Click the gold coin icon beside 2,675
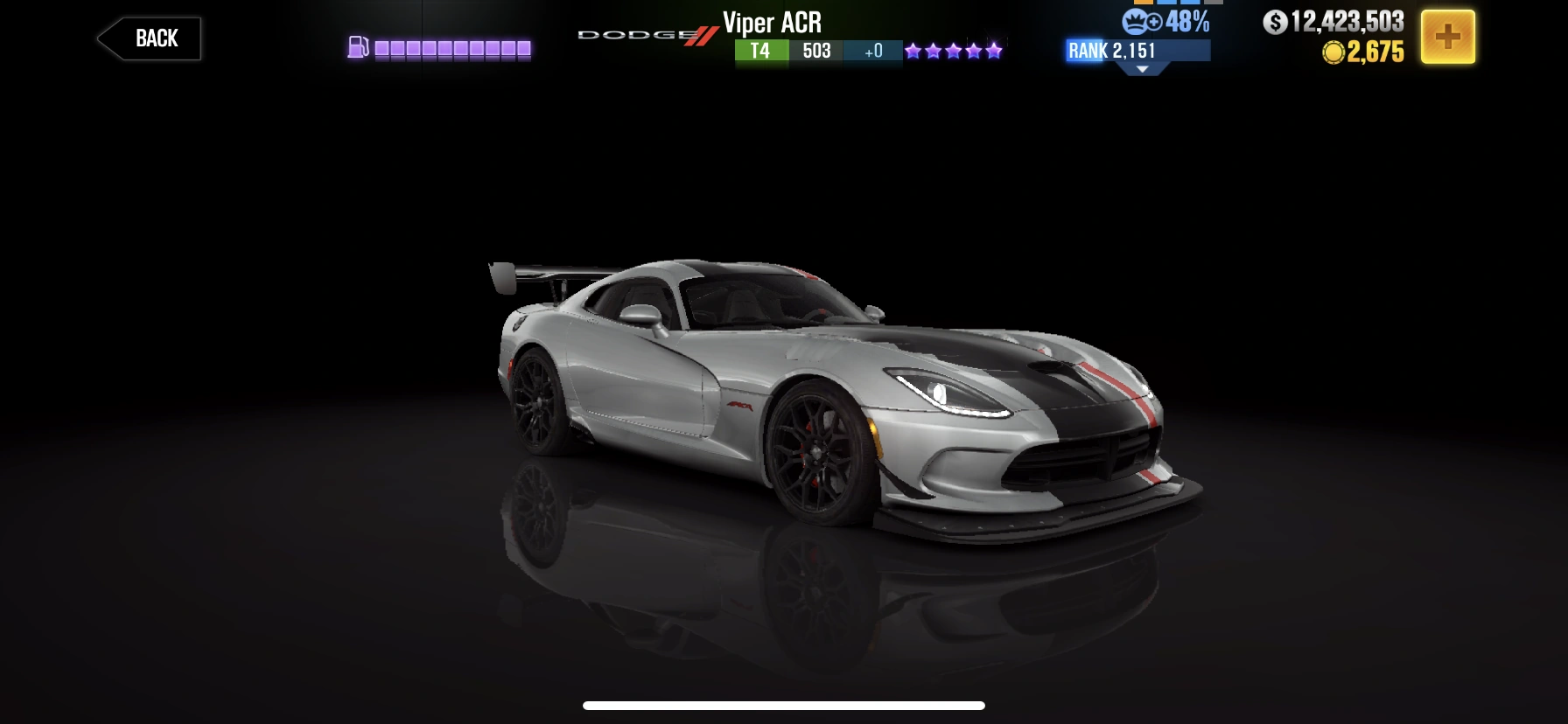The height and width of the screenshot is (724, 1568). pyautogui.click(x=1333, y=52)
